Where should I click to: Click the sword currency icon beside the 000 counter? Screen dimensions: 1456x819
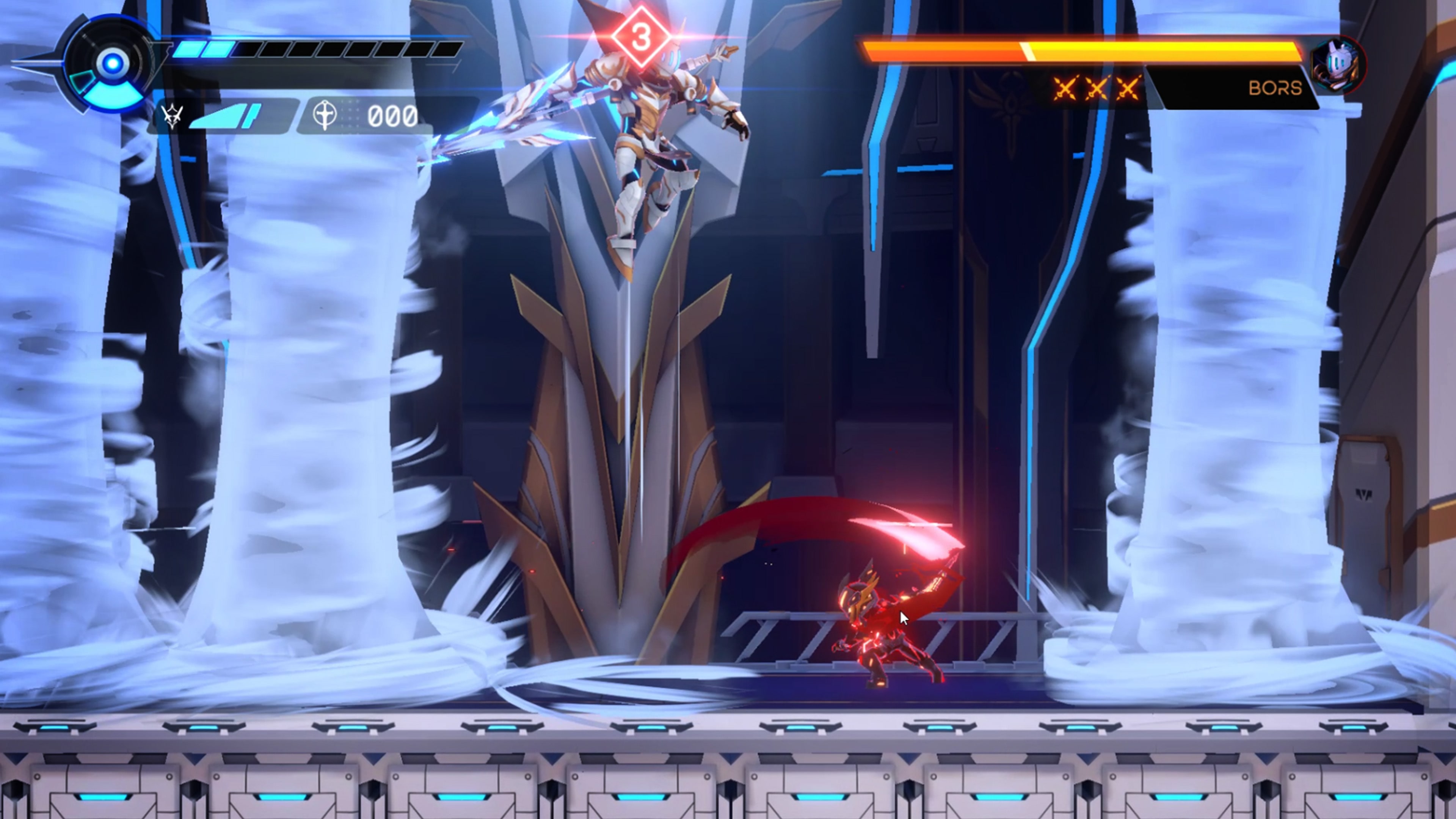click(x=325, y=116)
